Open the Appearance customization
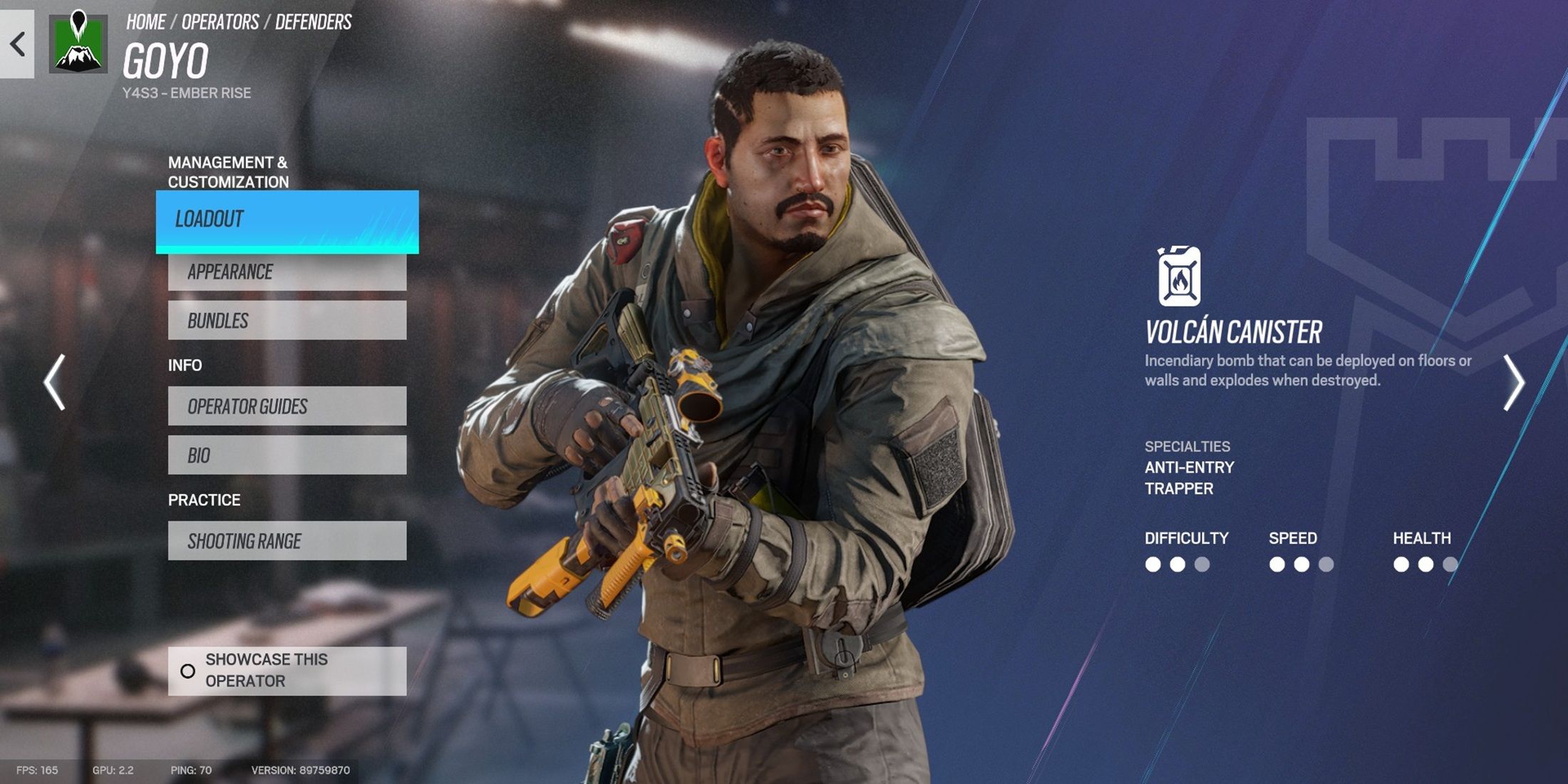The image size is (1568, 784). (287, 272)
